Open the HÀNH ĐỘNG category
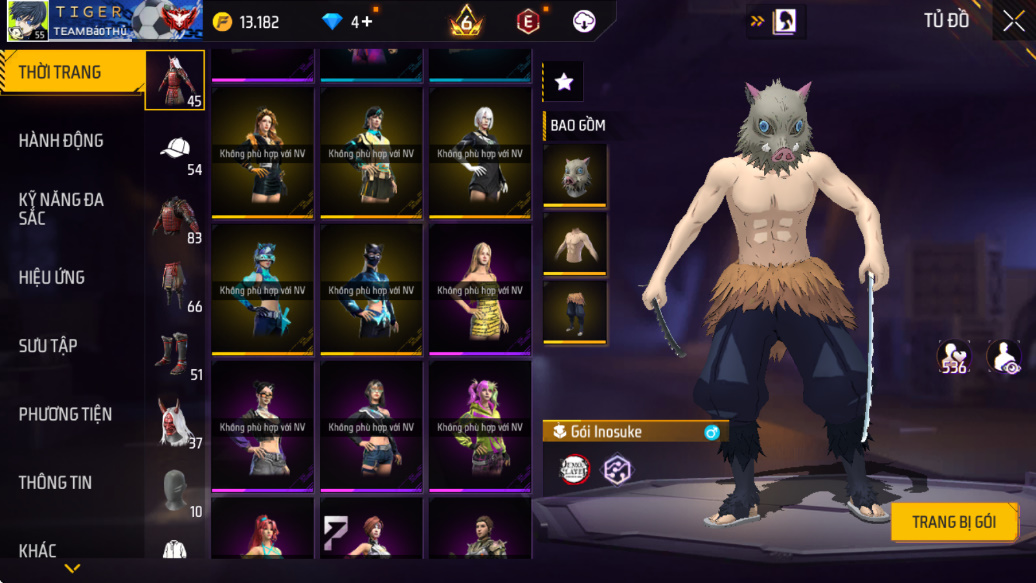This screenshot has width=1036, height=583. pos(61,141)
